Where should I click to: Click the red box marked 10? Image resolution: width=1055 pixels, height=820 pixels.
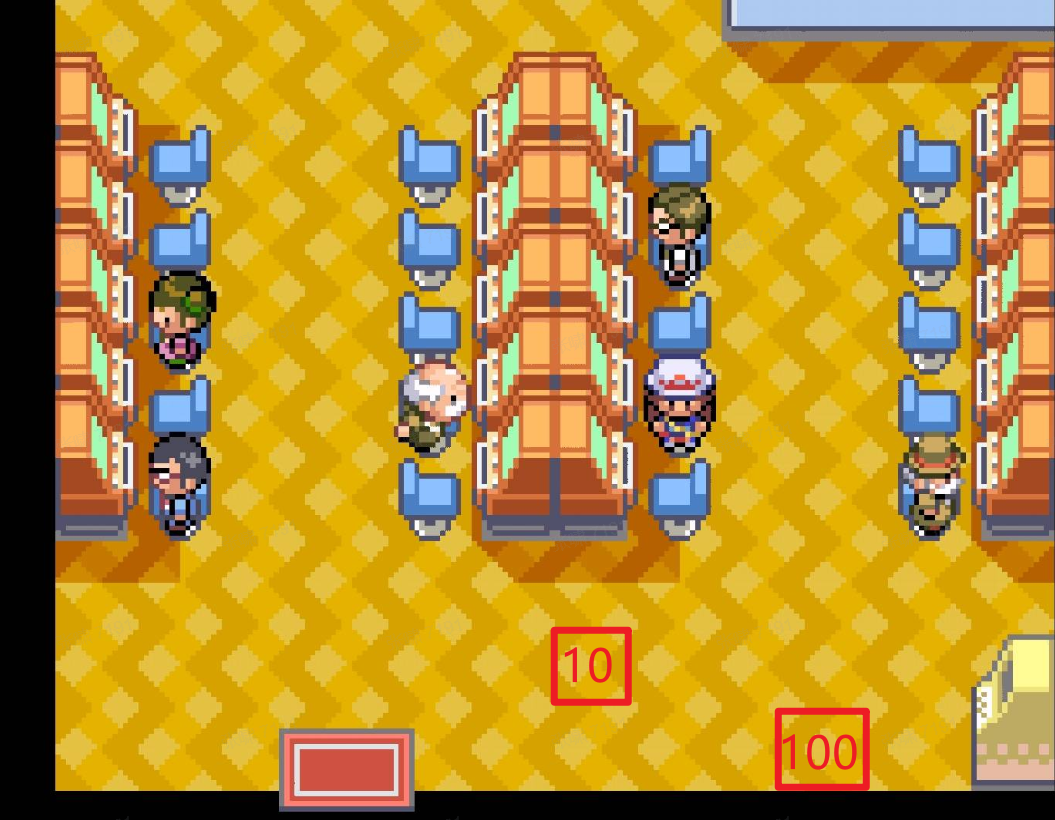click(591, 666)
